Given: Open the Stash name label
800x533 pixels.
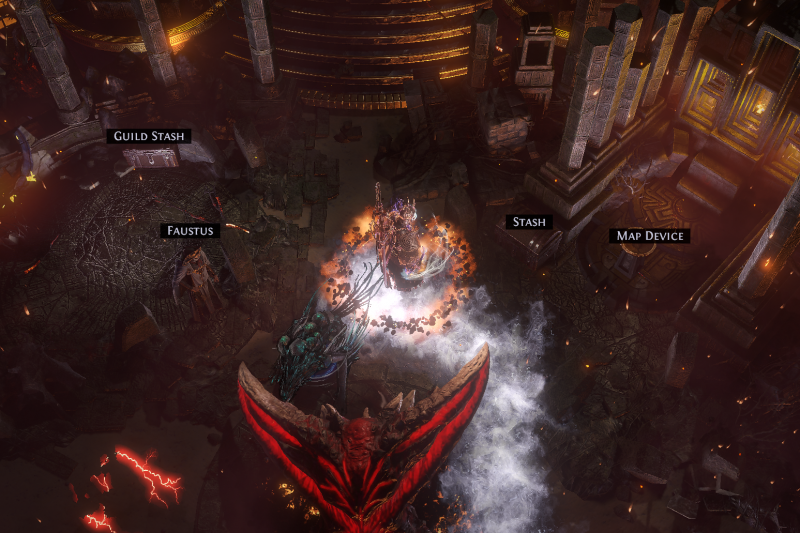Looking at the screenshot, I should (528, 222).
